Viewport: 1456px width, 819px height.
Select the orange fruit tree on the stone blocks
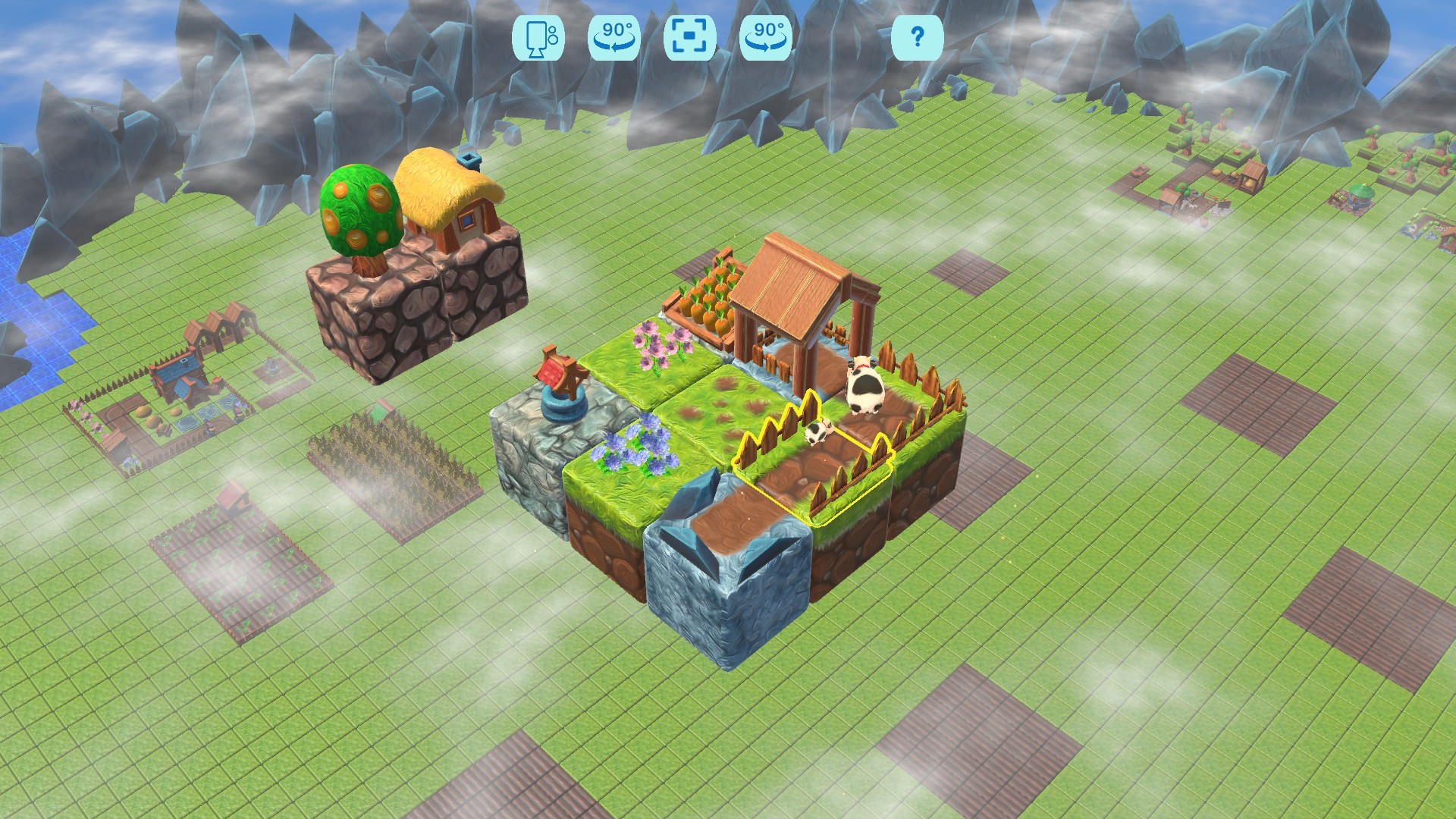(x=360, y=212)
